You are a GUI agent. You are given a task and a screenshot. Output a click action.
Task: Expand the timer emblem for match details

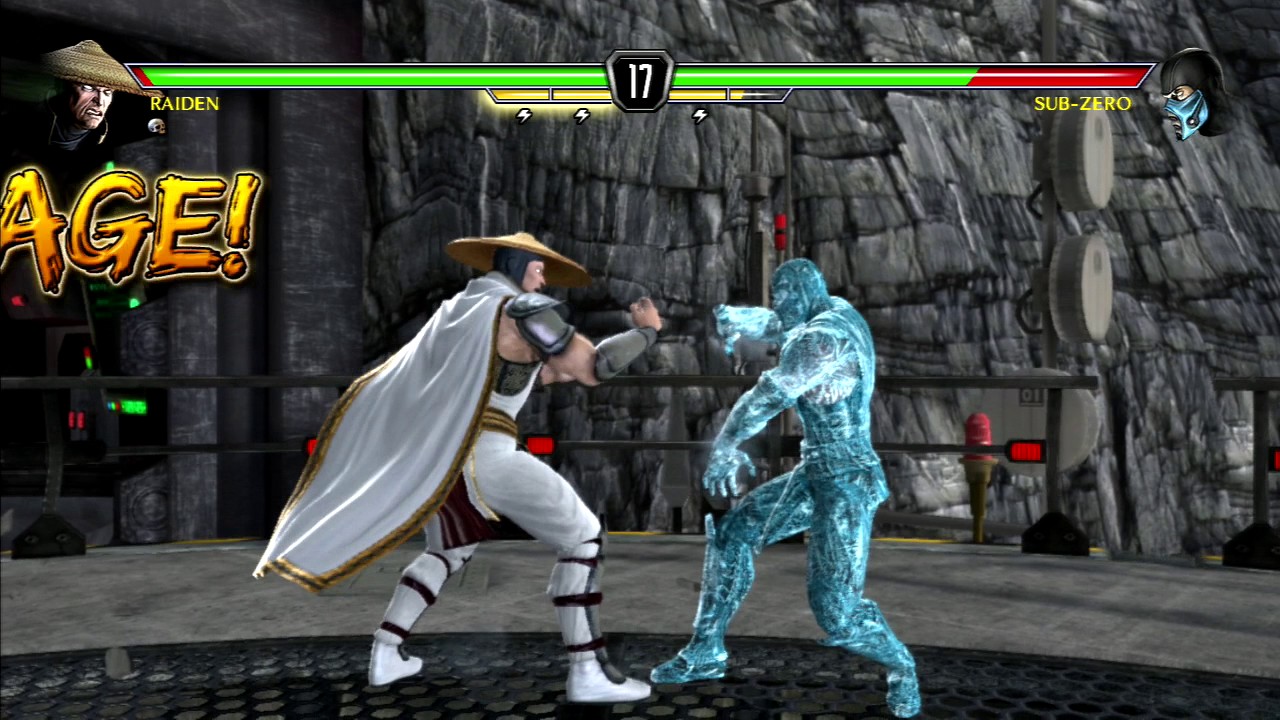click(x=640, y=80)
